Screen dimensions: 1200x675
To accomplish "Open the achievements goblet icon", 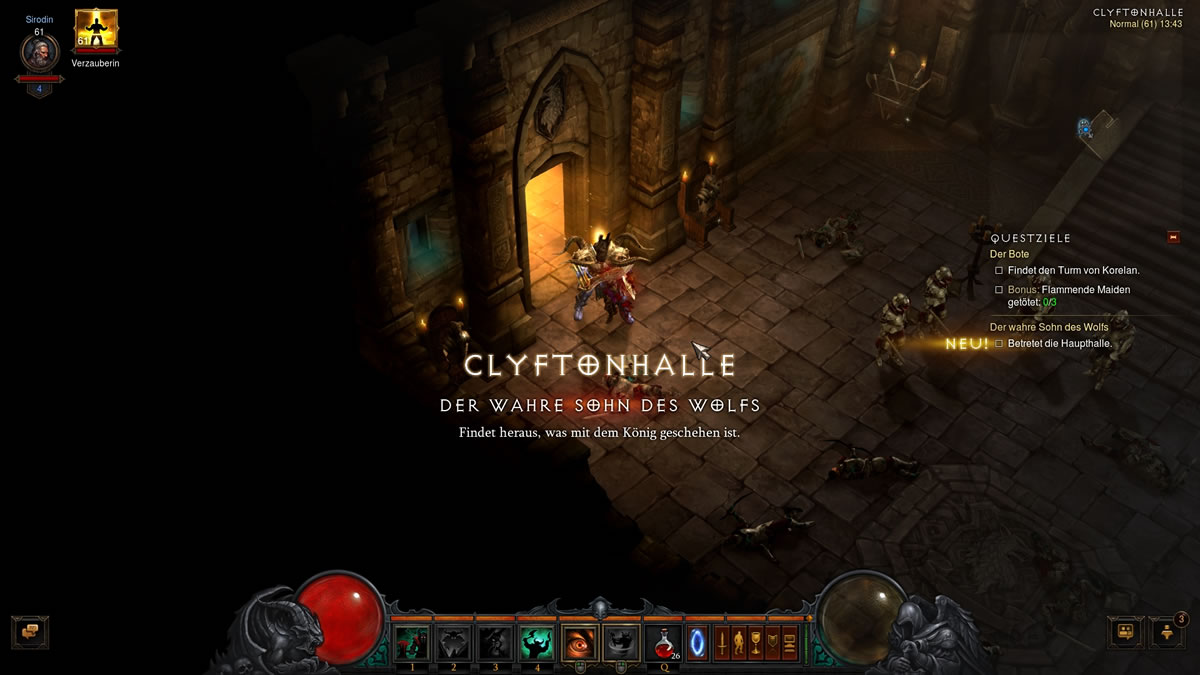I will click(756, 641).
